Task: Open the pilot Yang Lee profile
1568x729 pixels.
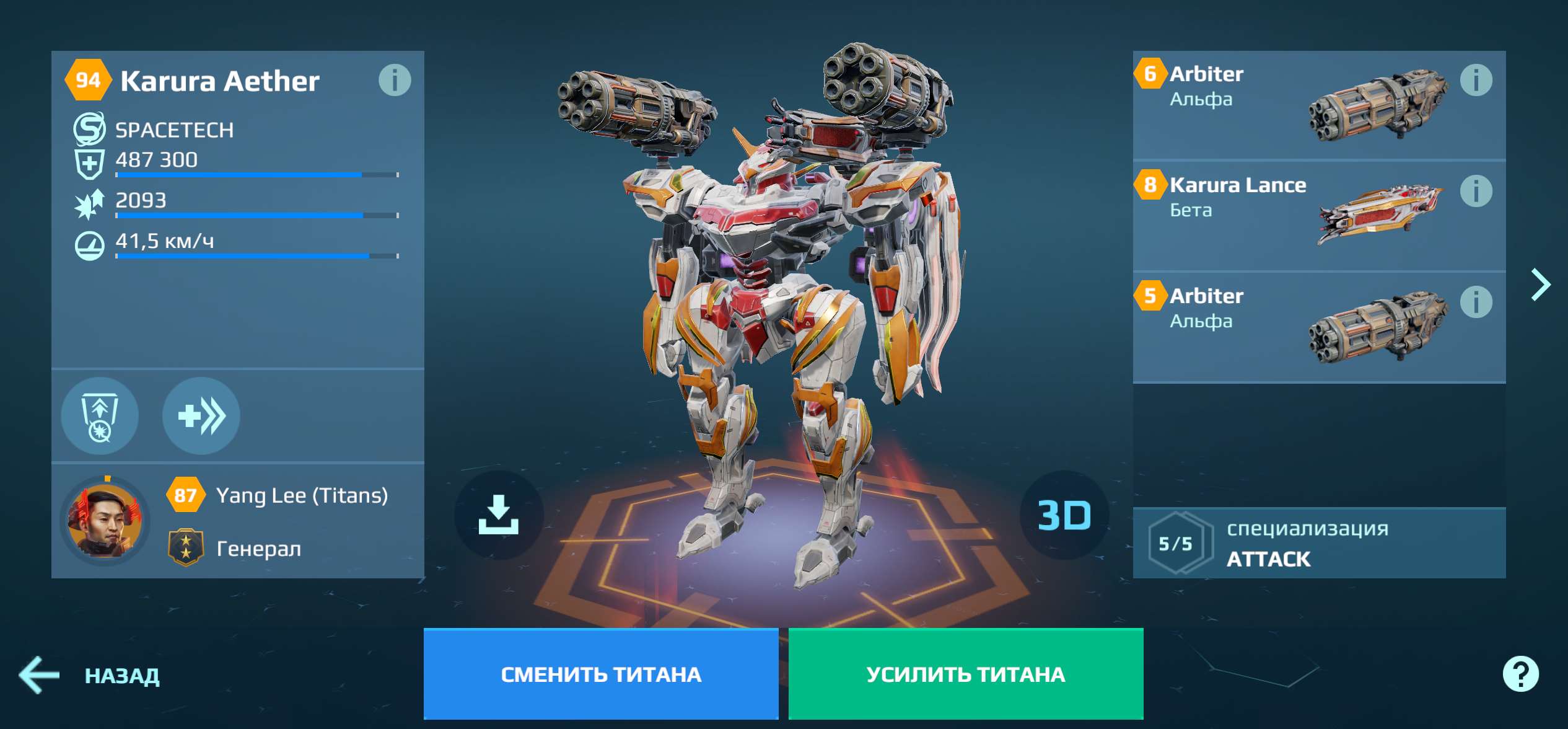Action: [x=105, y=521]
